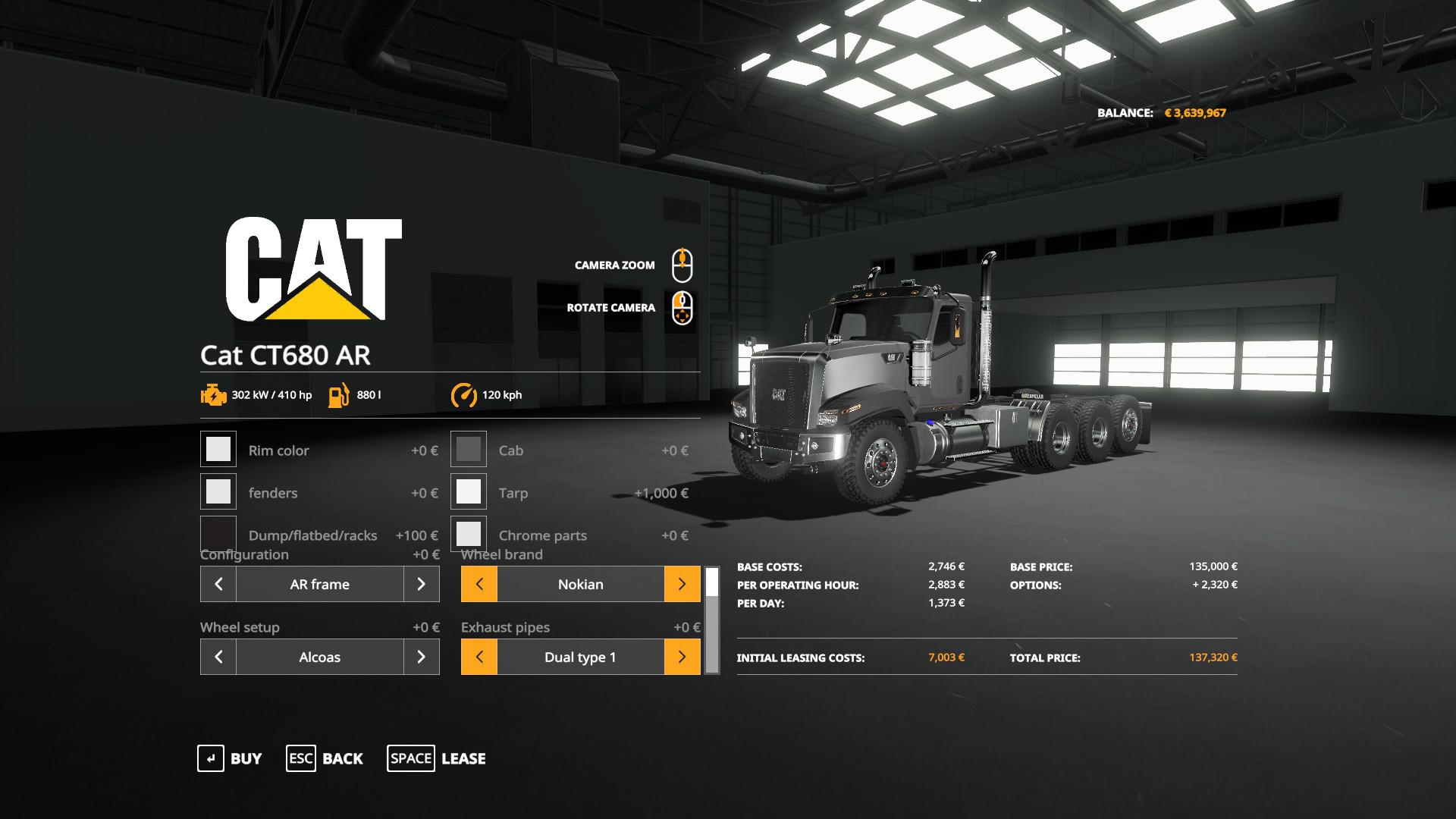Advance Configuration past AR frame
1456x819 pixels.
coord(422,584)
